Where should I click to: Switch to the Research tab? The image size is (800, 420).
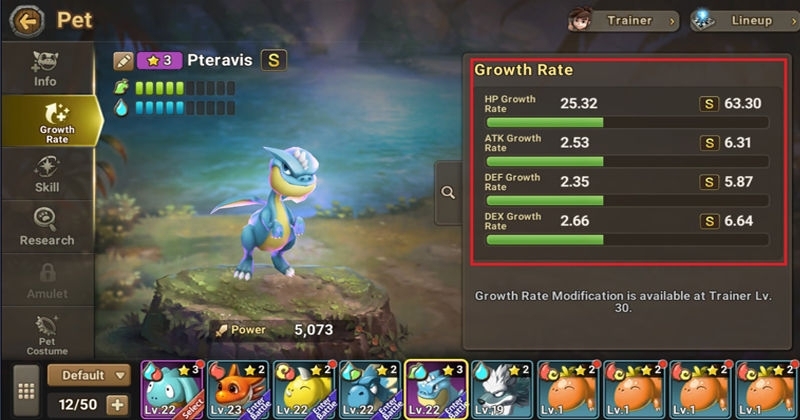click(x=46, y=228)
